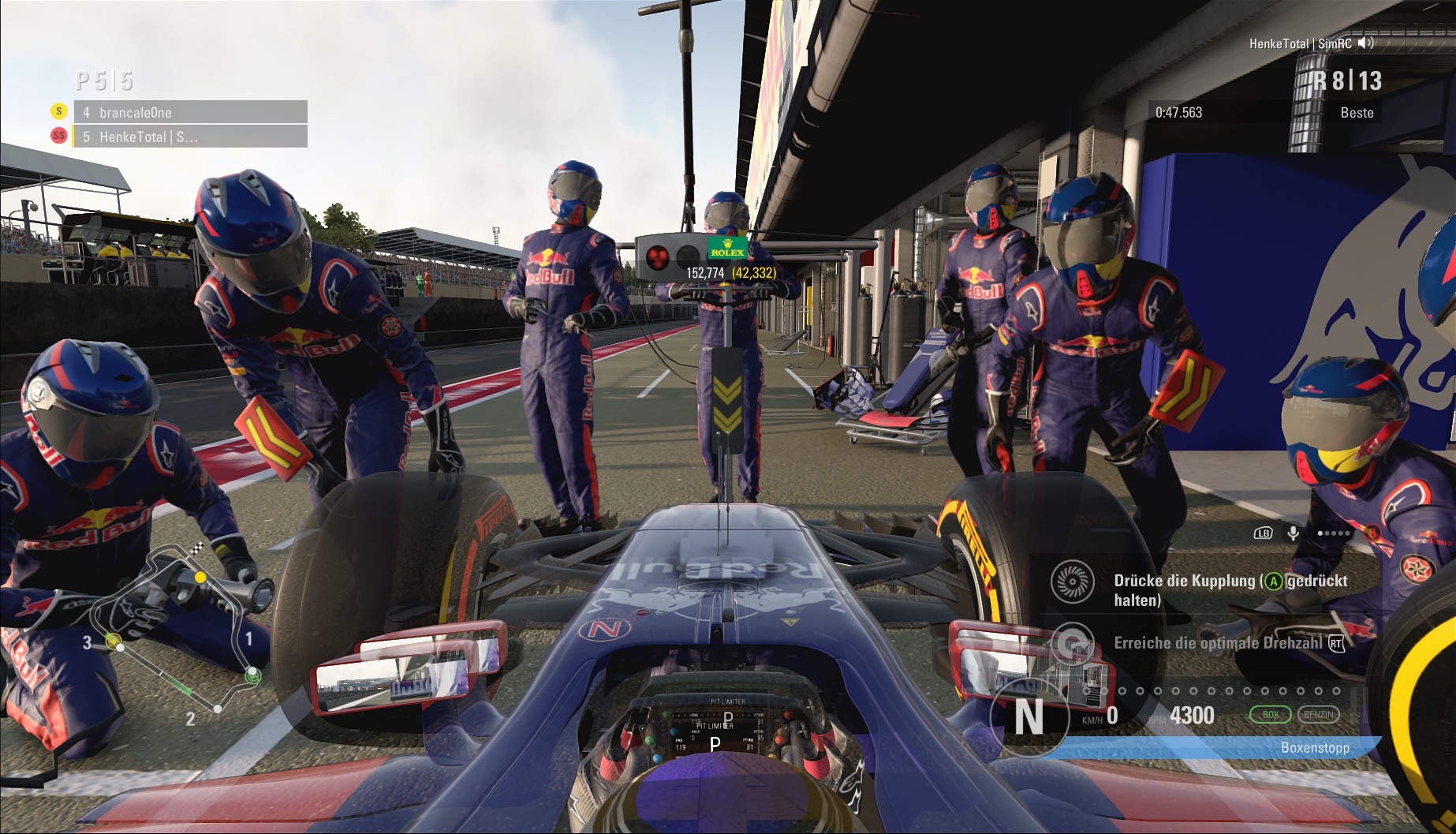Click the clutch instruction icon
Viewport: 1456px width, 834px height.
[1073, 582]
